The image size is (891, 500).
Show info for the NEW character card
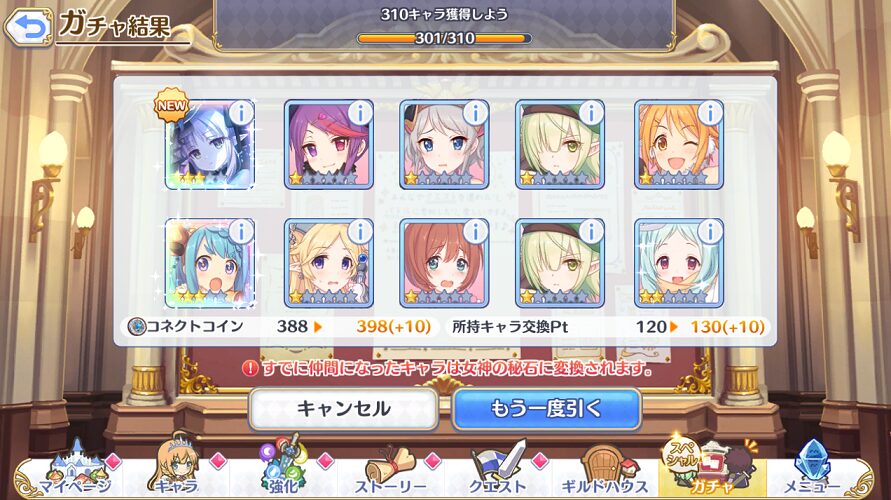[240, 113]
